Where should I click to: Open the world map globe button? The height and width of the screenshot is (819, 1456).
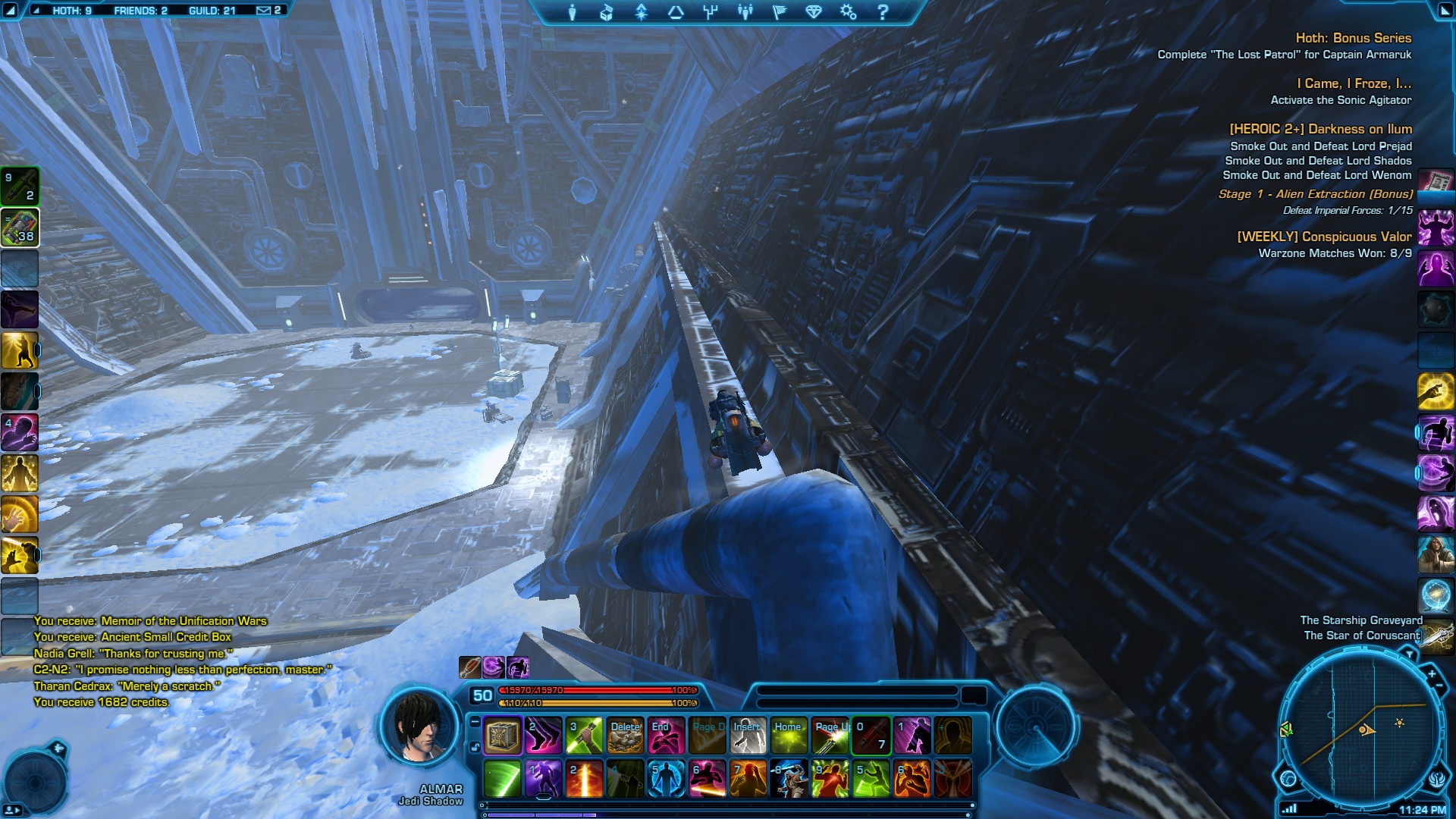(1288, 778)
